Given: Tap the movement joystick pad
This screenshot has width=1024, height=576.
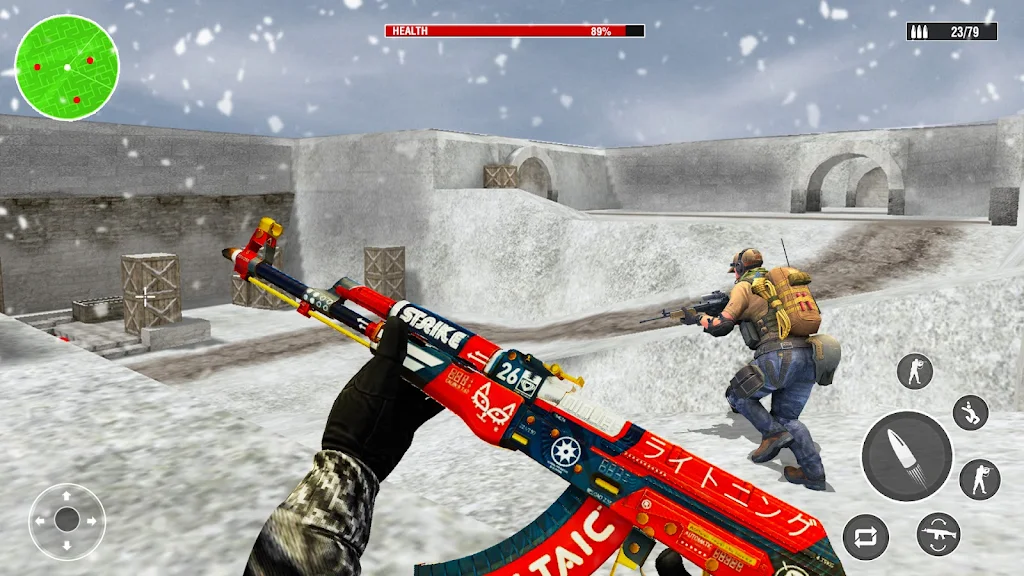Looking at the screenshot, I should [67, 520].
